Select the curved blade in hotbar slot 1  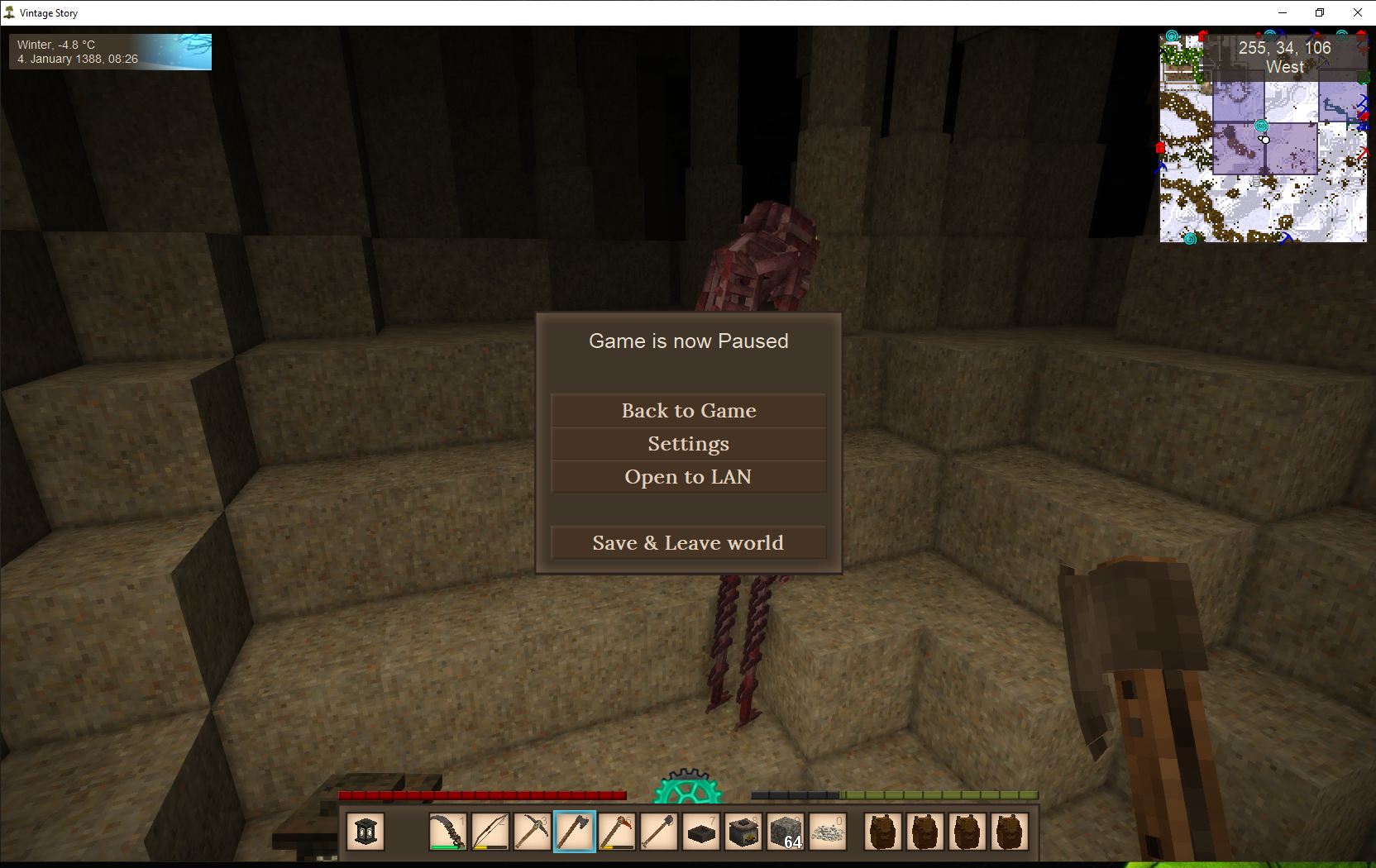pos(447,832)
